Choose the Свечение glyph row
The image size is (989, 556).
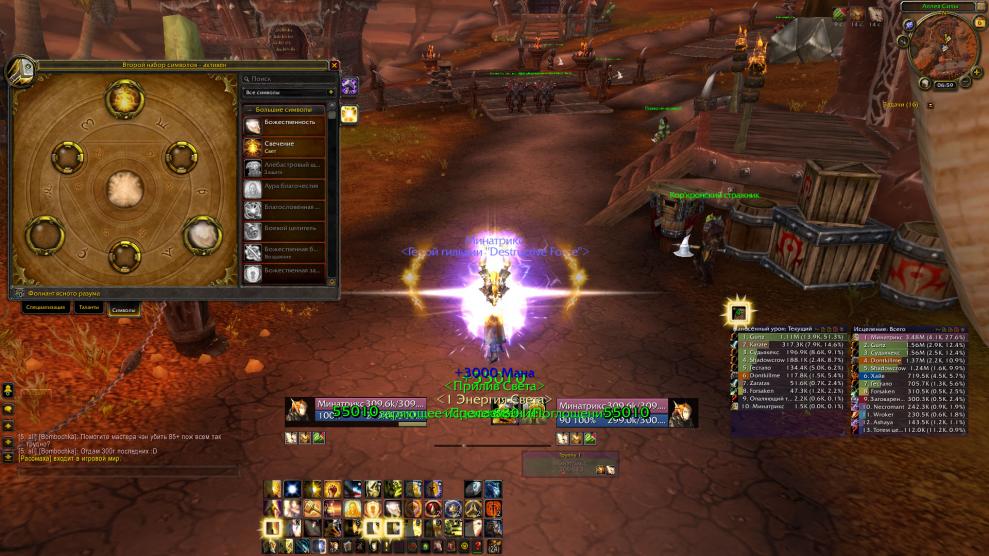(290, 146)
